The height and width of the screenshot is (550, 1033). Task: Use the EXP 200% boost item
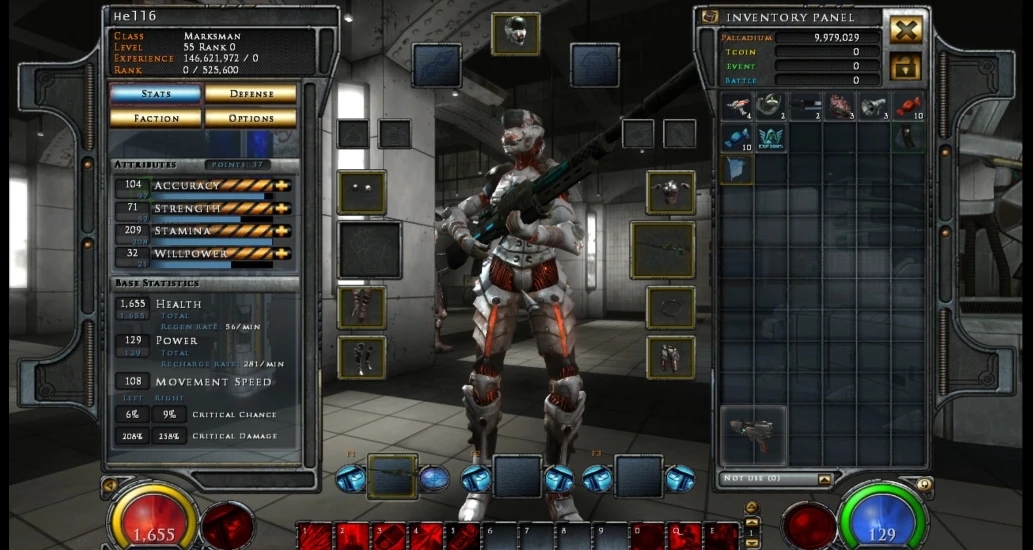pyautogui.click(x=771, y=138)
